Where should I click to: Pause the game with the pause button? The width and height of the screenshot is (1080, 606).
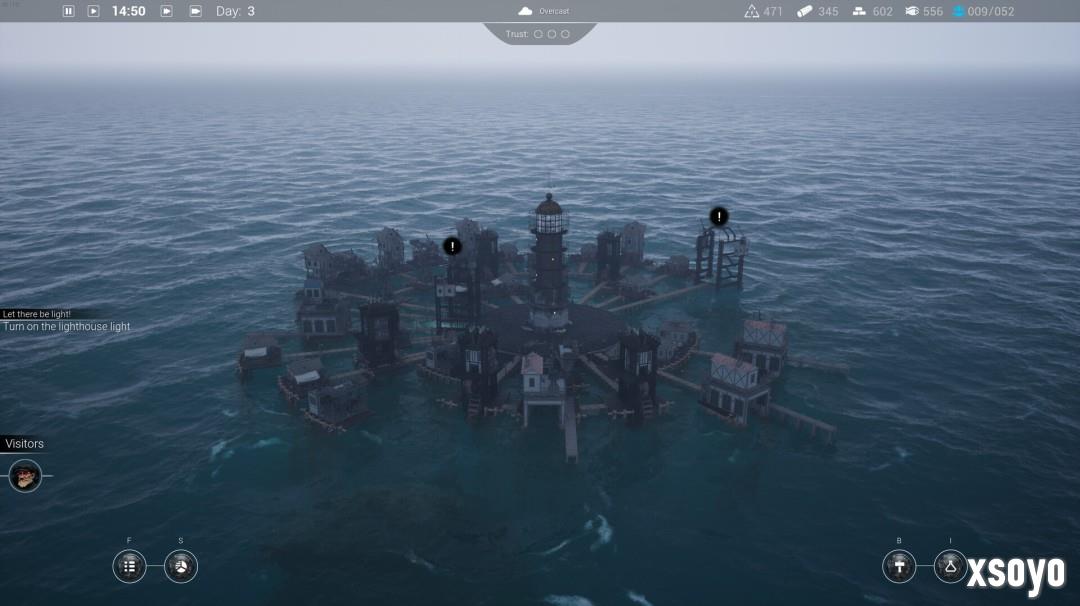click(69, 11)
